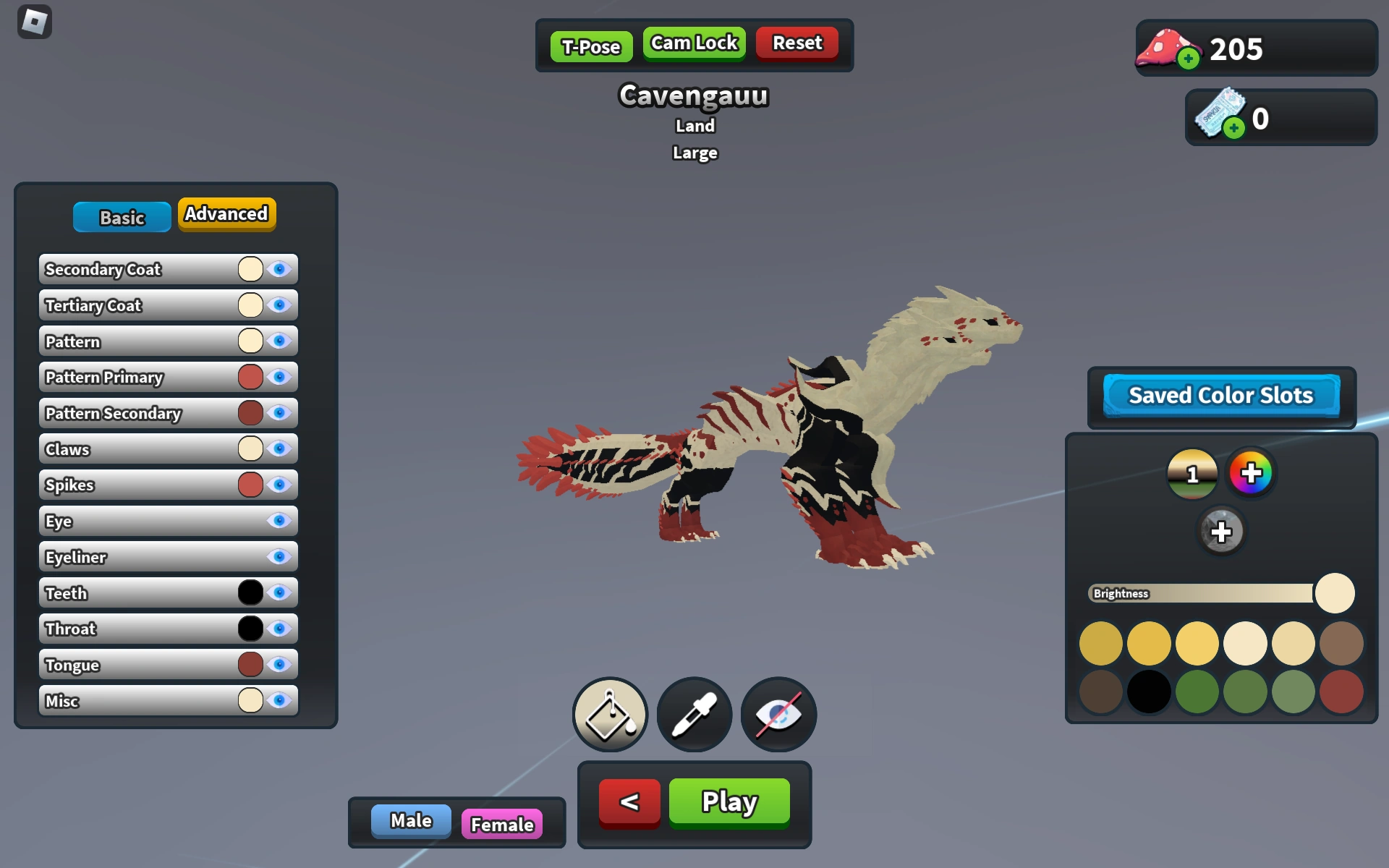Image resolution: width=1389 pixels, height=868 pixels.
Task: Switch to the Basic tab
Action: 122,216
